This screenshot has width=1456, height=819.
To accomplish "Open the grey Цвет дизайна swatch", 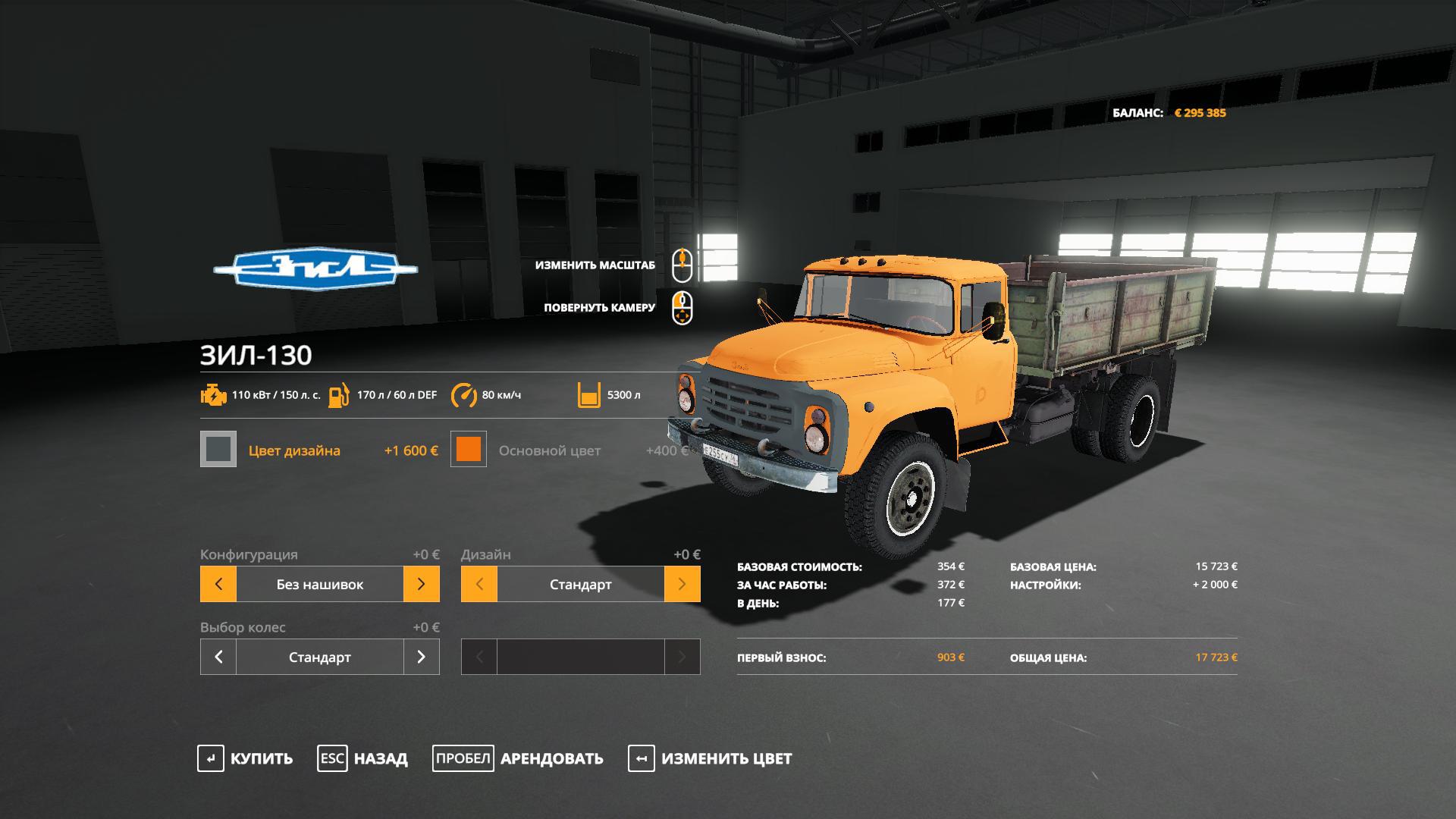I will click(x=218, y=449).
